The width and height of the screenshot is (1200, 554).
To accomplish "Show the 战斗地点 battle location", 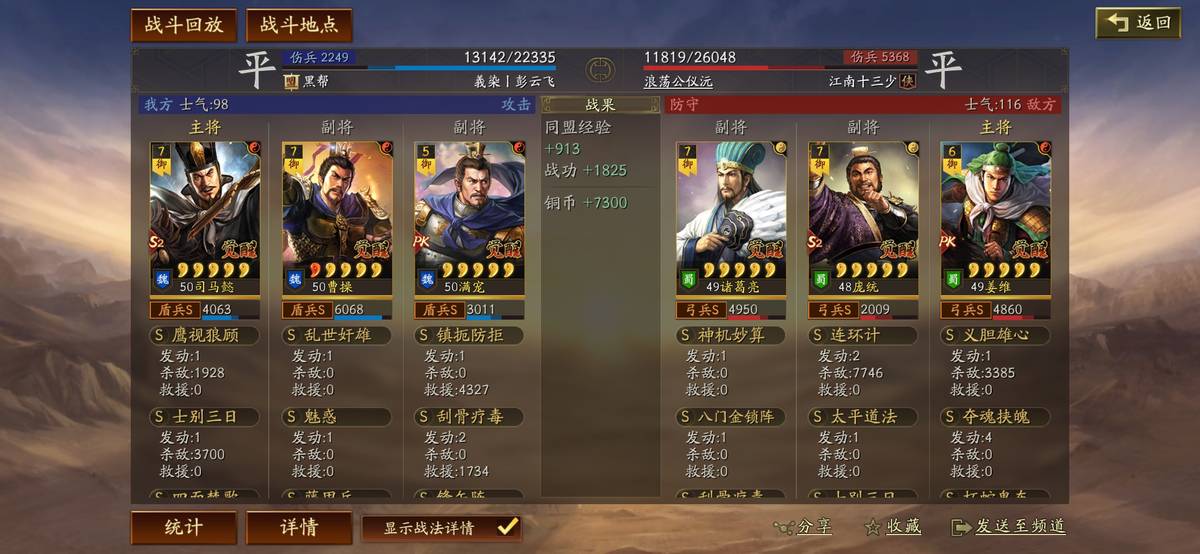I will [x=299, y=25].
